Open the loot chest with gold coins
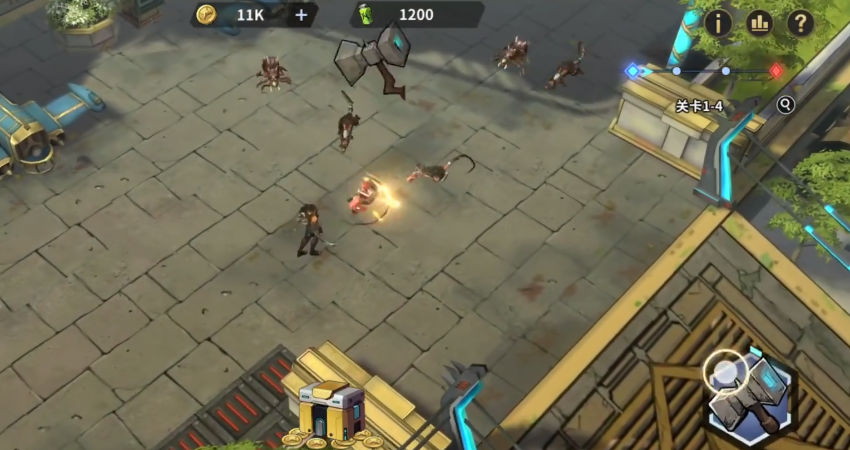The width and height of the screenshot is (850, 450). (x=331, y=409)
